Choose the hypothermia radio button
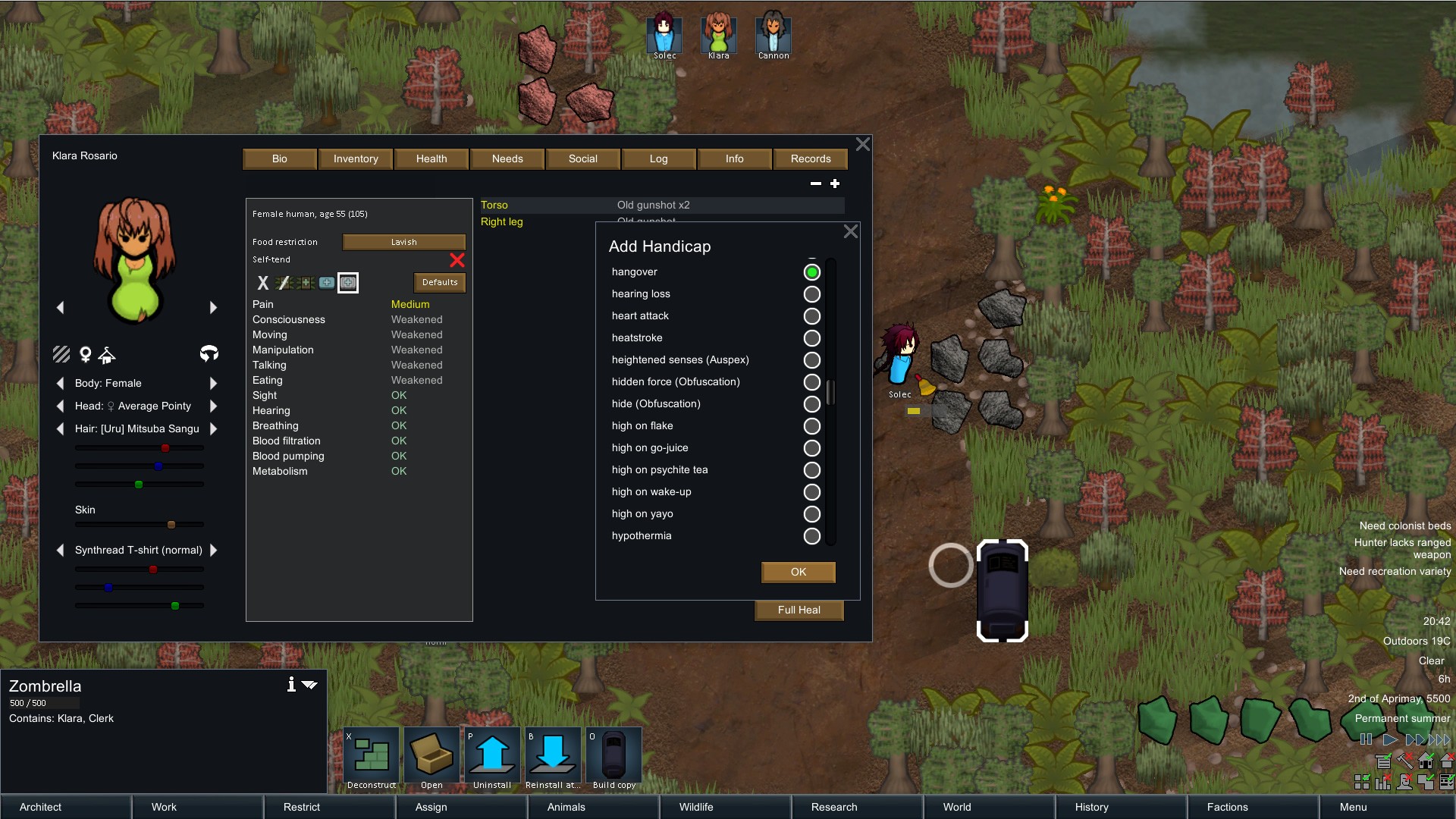This screenshot has width=1456, height=819. pos(811,536)
